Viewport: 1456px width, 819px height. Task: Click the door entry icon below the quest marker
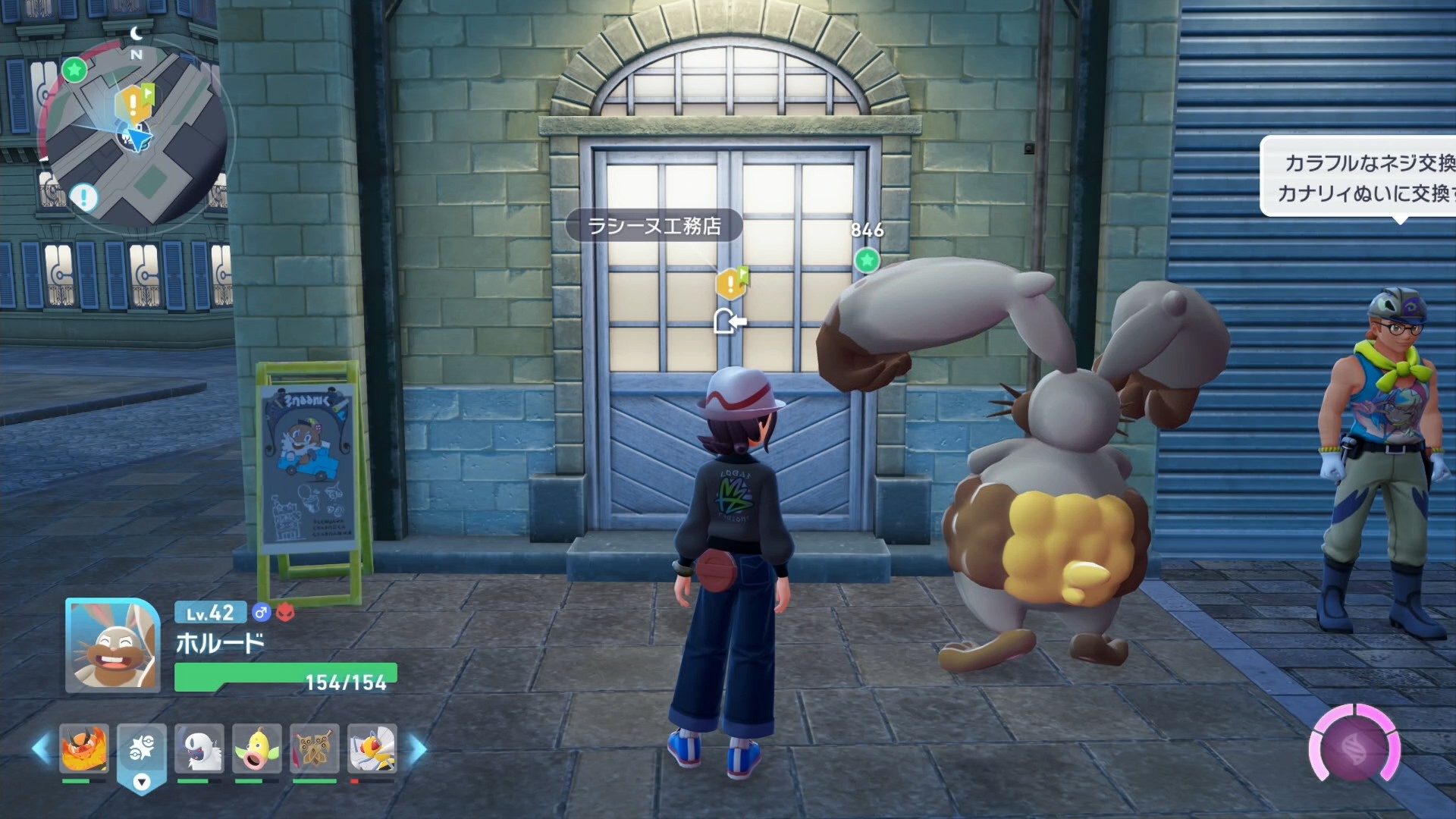point(730,322)
